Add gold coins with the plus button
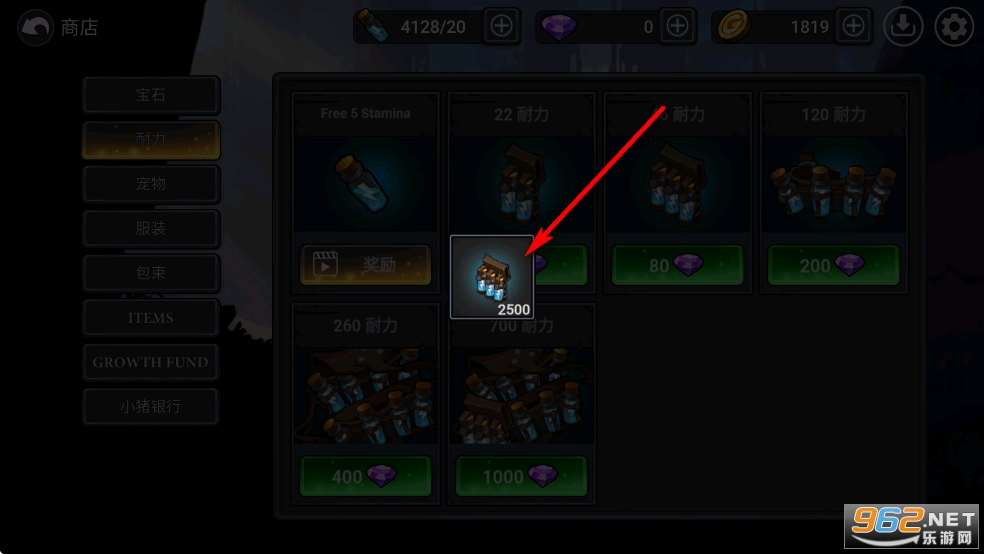984x554 pixels. click(x=853, y=27)
